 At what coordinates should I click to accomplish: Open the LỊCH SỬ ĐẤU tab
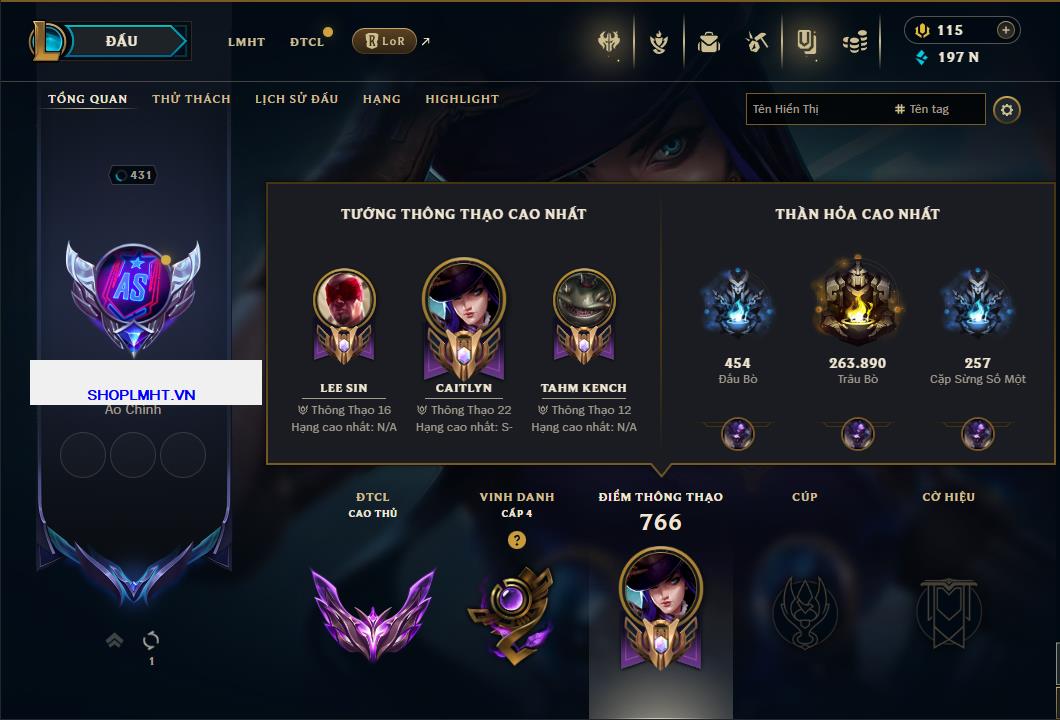tap(296, 99)
